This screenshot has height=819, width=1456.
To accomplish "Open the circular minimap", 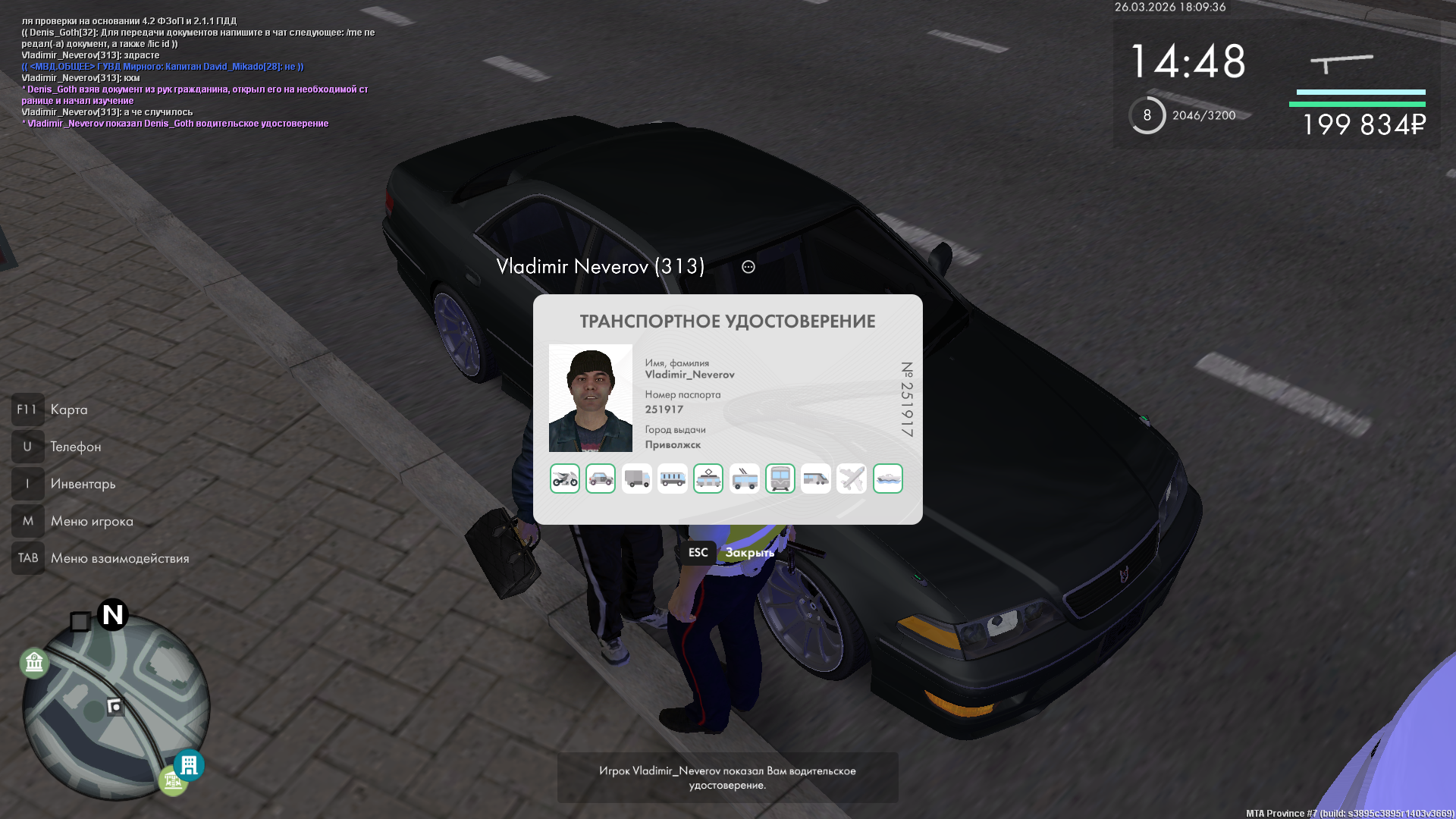I will (x=115, y=705).
